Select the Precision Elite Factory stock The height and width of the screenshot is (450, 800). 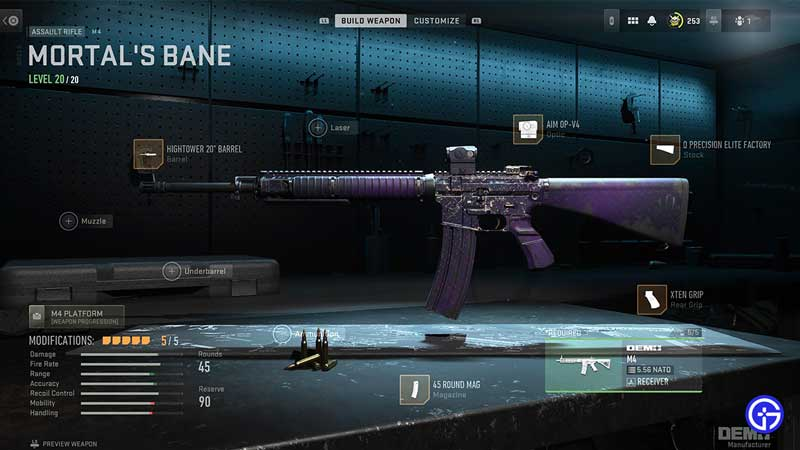665,150
